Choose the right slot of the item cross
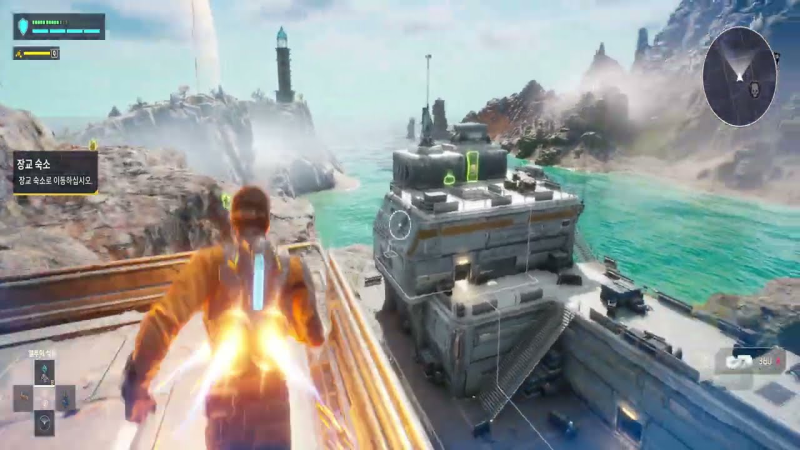Viewport: 800px width, 450px height. tap(65, 398)
